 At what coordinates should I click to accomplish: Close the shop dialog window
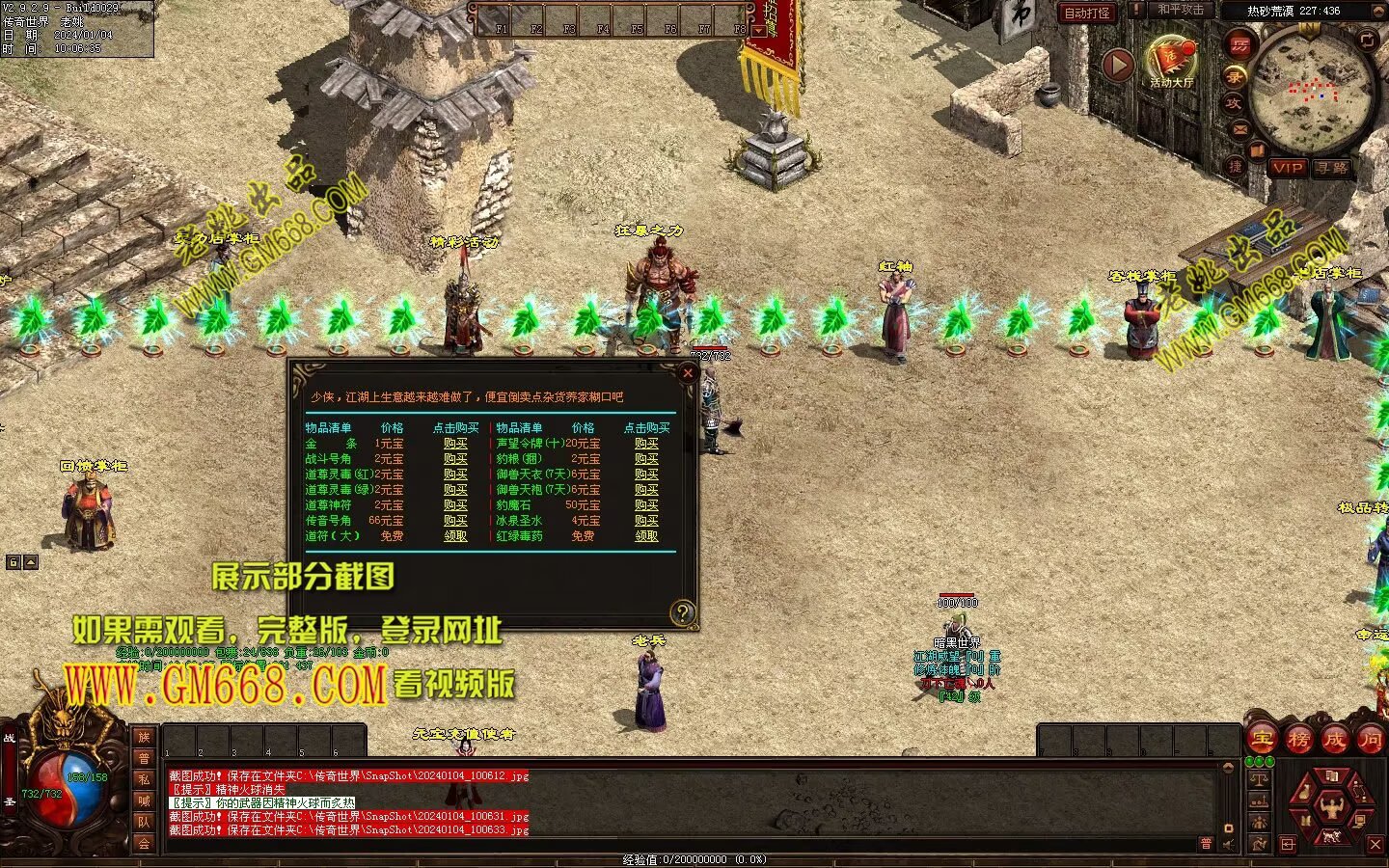688,372
